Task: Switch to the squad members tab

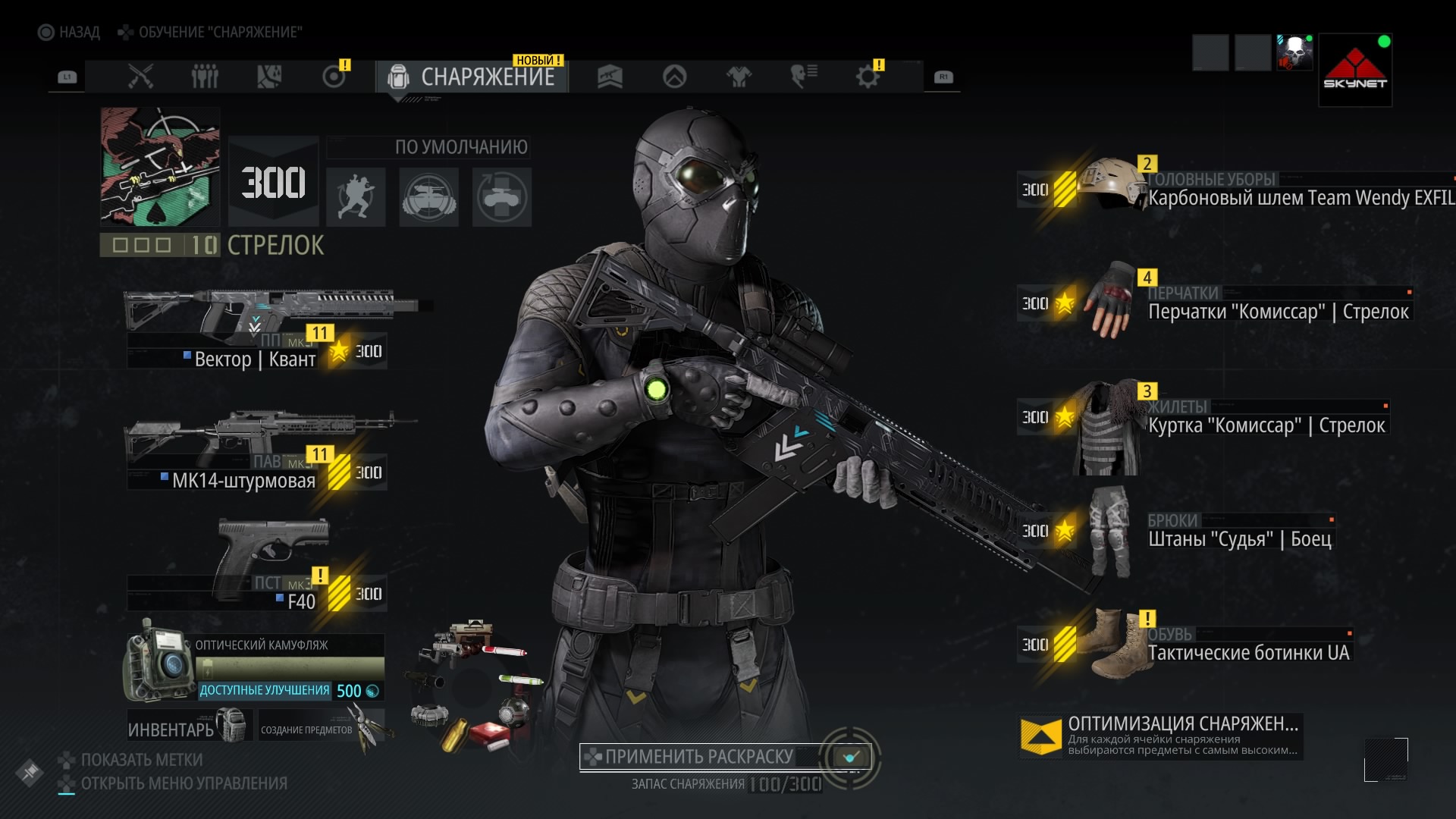Action: pos(205,77)
